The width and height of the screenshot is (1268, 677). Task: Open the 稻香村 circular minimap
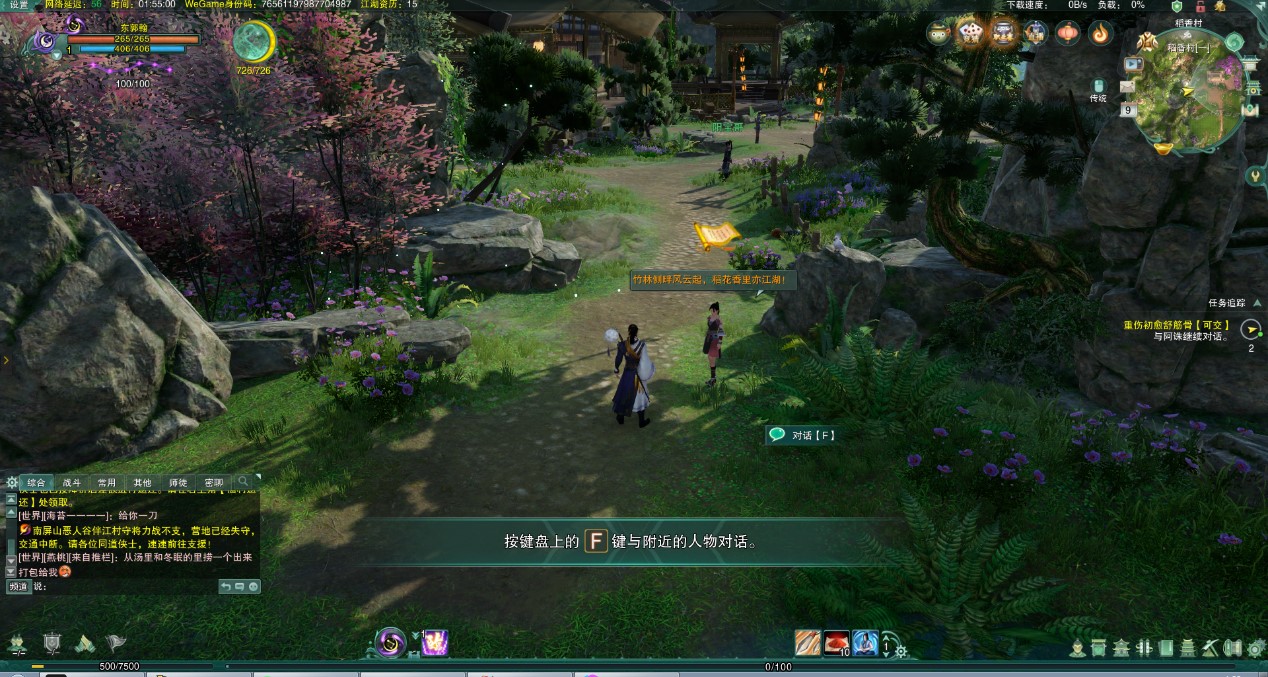tap(1189, 89)
